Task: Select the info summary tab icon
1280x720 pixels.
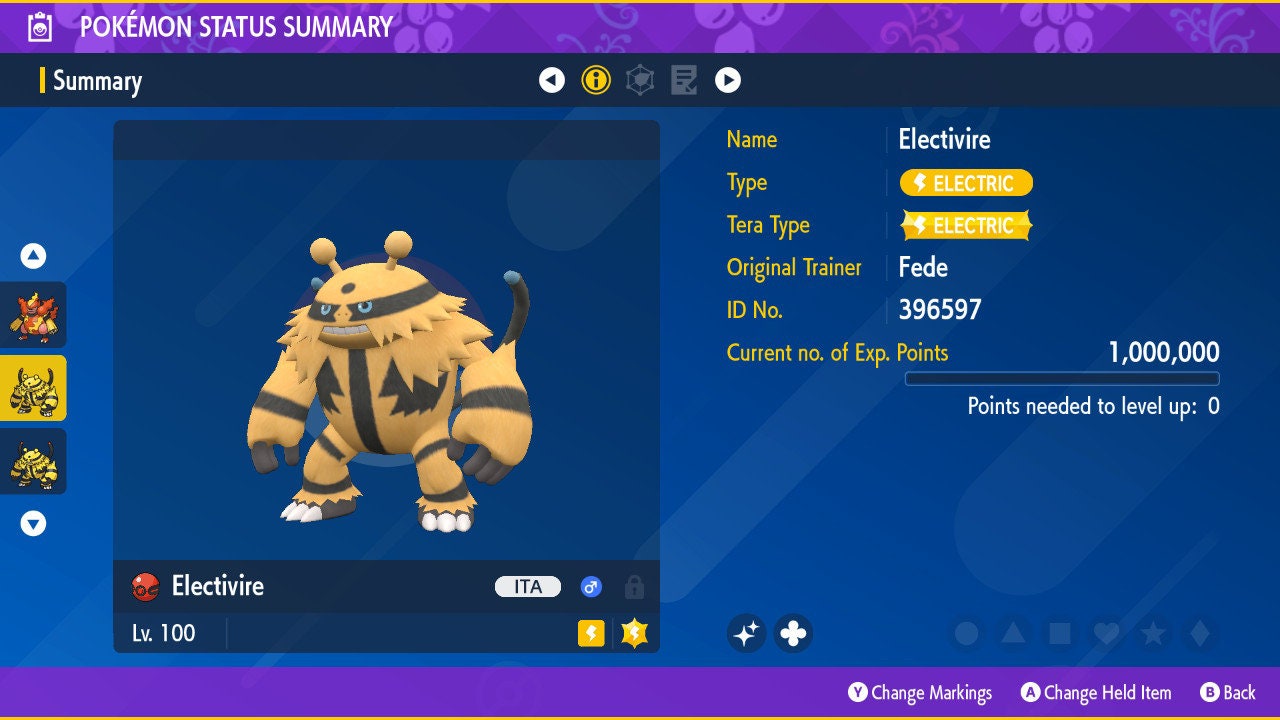Action: pos(596,80)
